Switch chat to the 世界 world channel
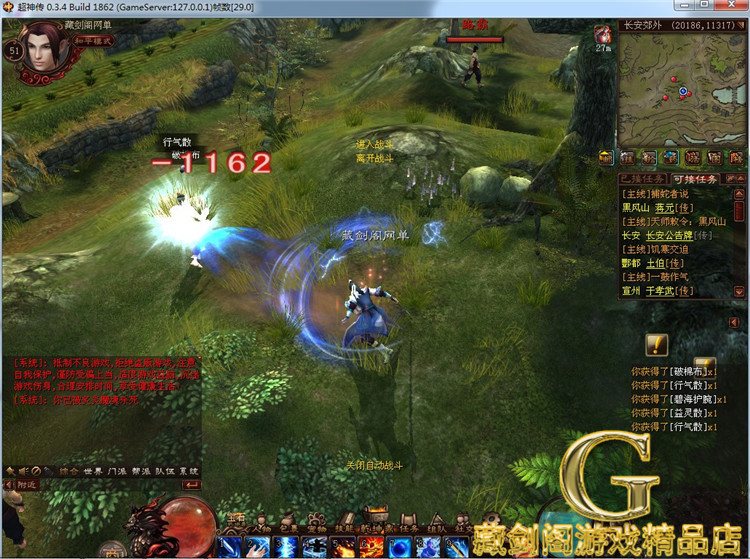The image size is (750, 559). pyautogui.click(x=93, y=470)
